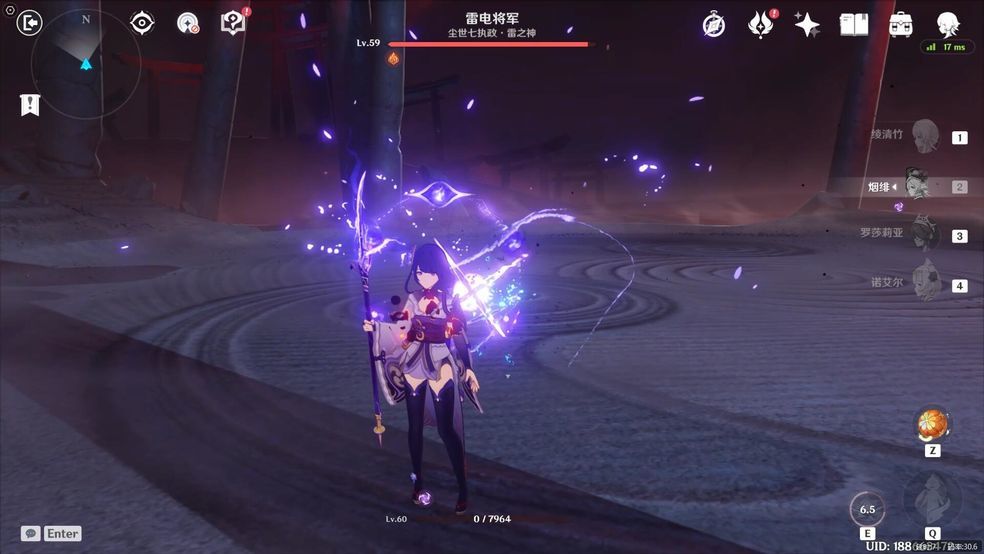The height and width of the screenshot is (554, 984).
Task: Activate the elemental burst icon
Action: (931, 501)
